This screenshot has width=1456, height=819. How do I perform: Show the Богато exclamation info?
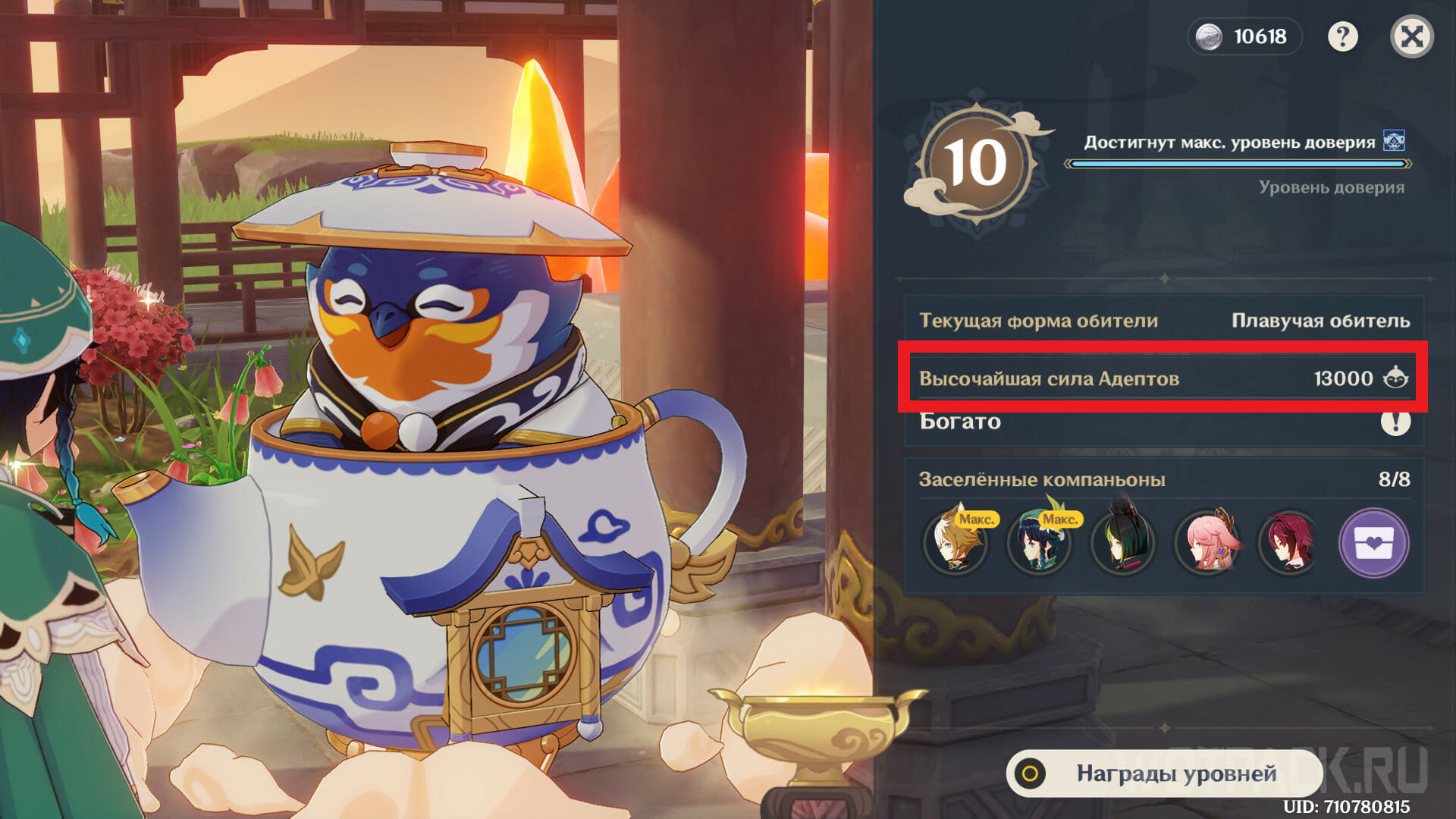[x=1395, y=422]
